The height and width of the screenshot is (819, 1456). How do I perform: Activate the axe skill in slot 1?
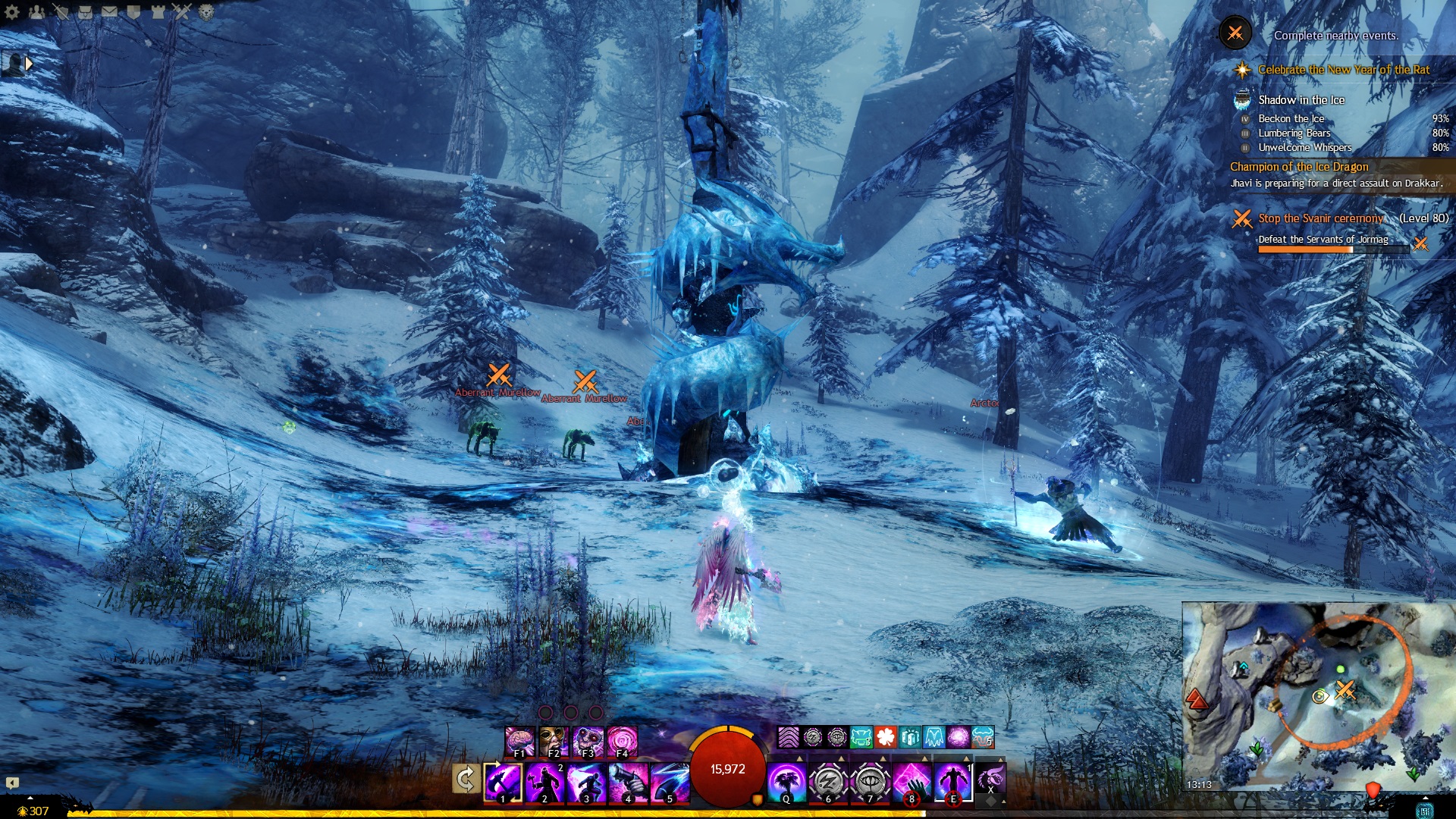(x=503, y=782)
